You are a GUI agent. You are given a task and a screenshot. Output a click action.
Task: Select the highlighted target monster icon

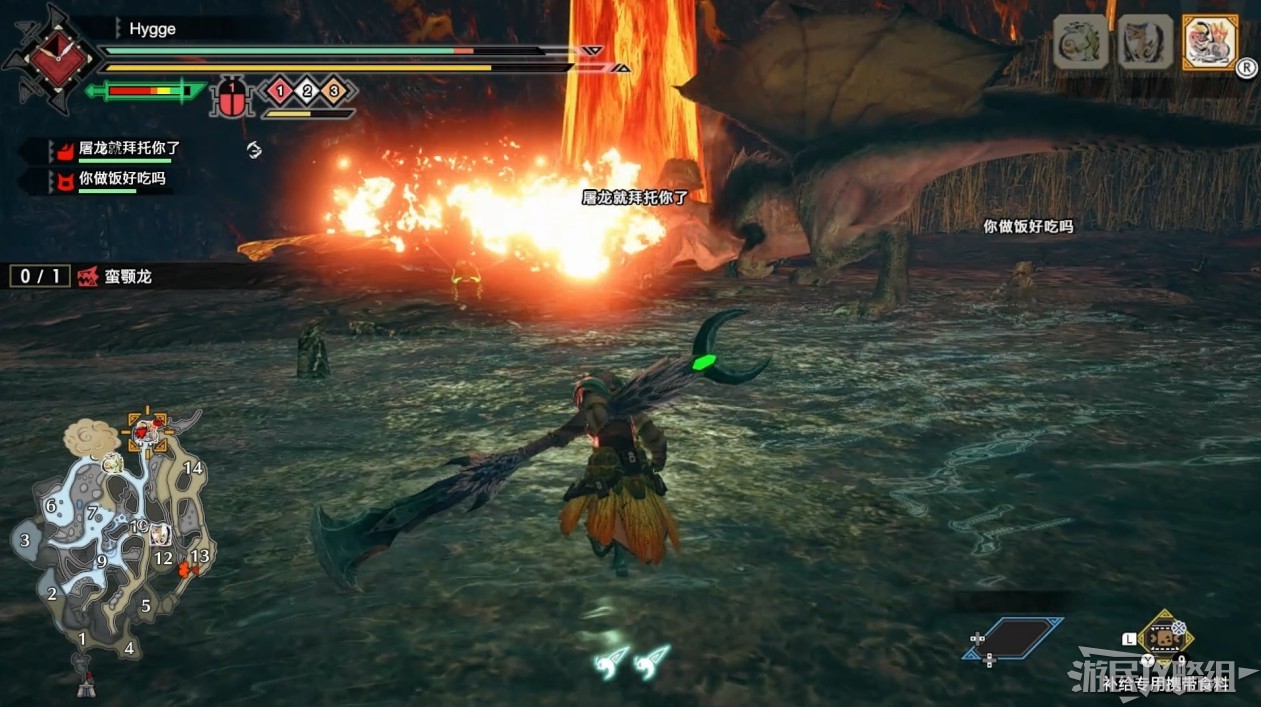click(1209, 43)
